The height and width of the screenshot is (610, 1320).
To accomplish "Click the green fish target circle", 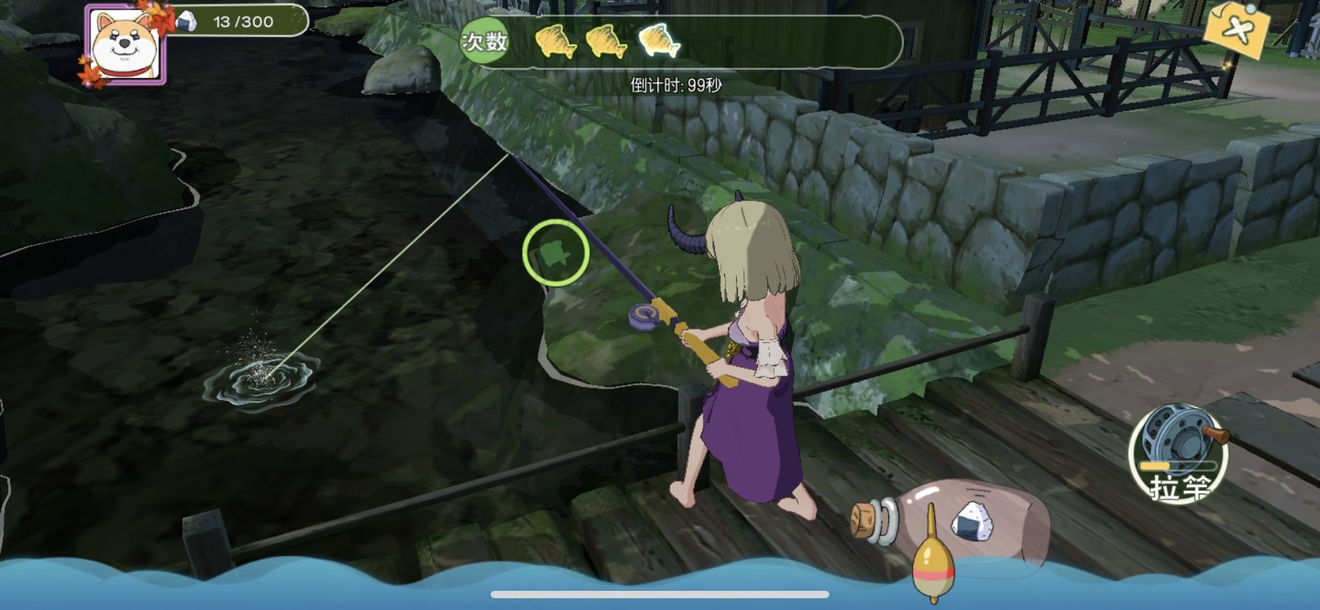I will tap(555, 254).
